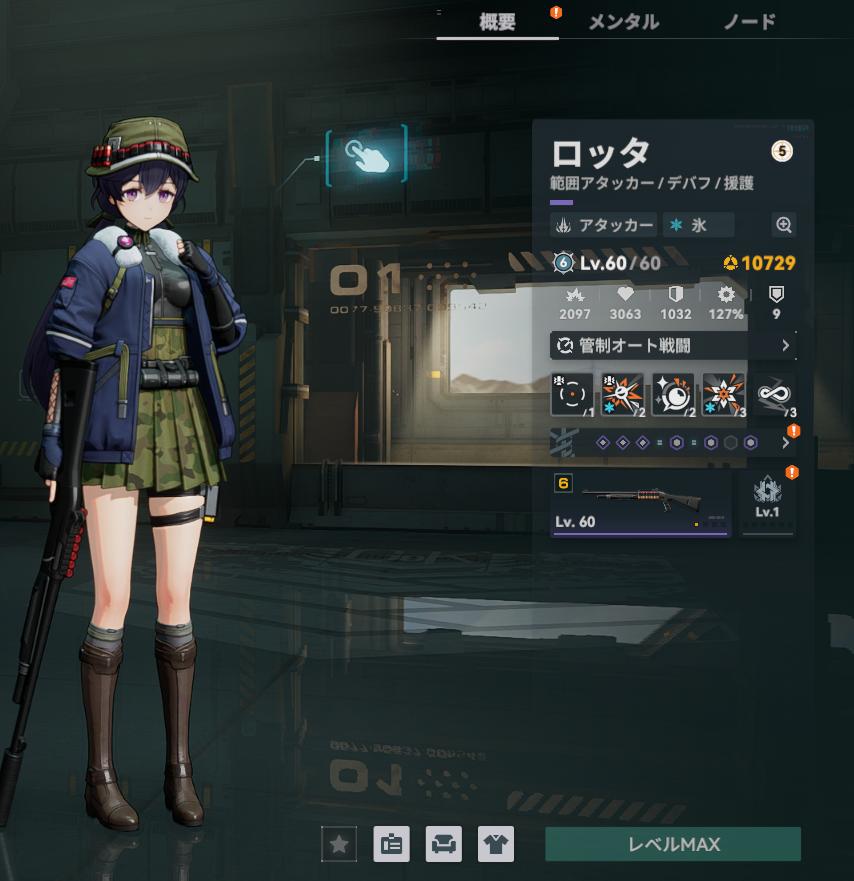
Task: Open the shirt costume button
Action: (x=495, y=845)
